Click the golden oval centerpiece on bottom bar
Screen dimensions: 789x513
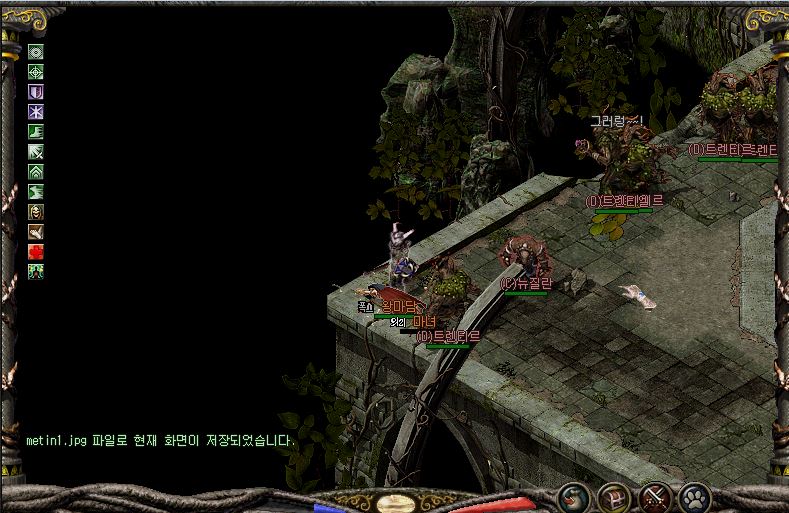(395, 503)
